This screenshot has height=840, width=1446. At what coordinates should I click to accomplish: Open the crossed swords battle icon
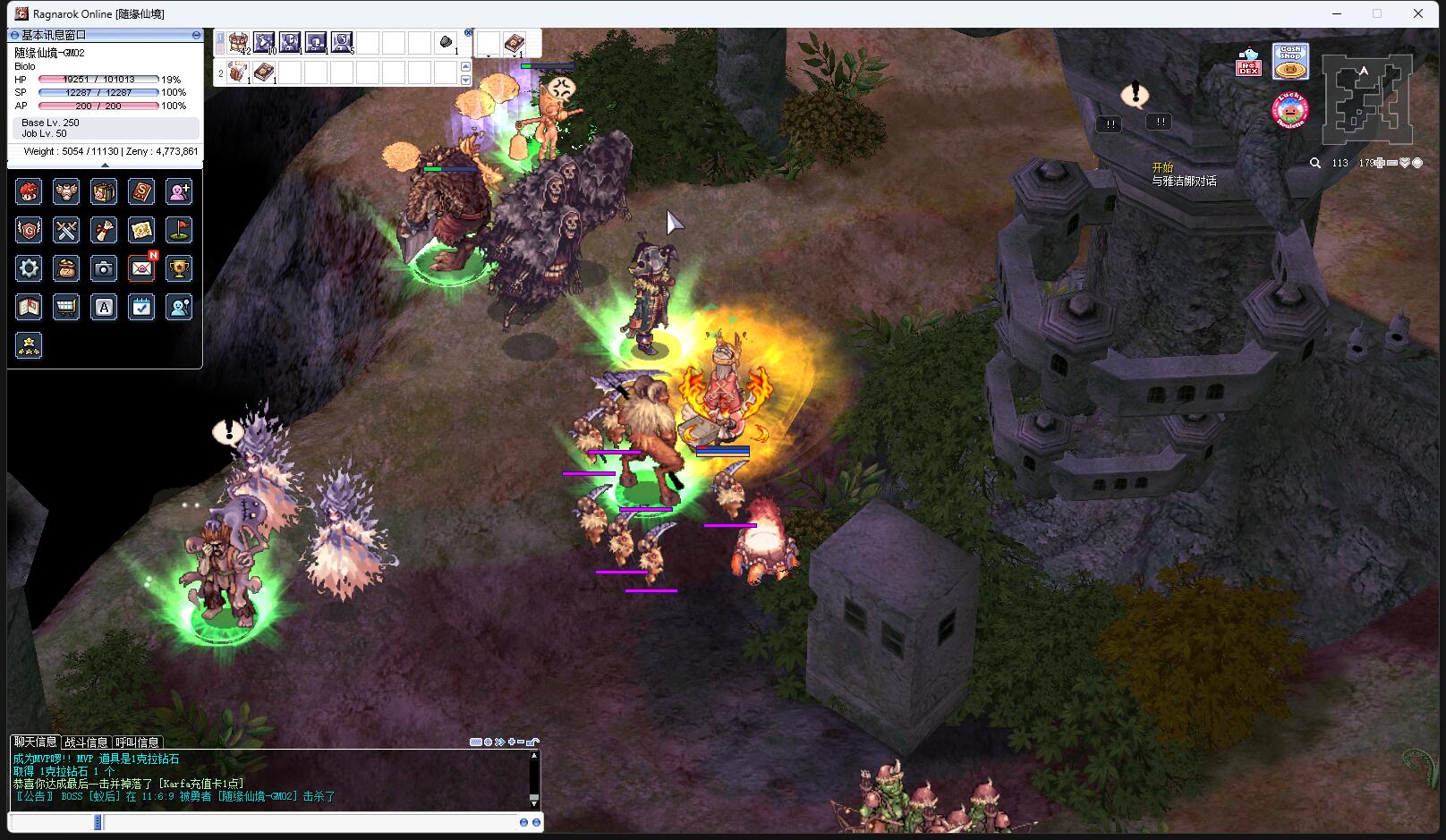pyautogui.click(x=66, y=230)
